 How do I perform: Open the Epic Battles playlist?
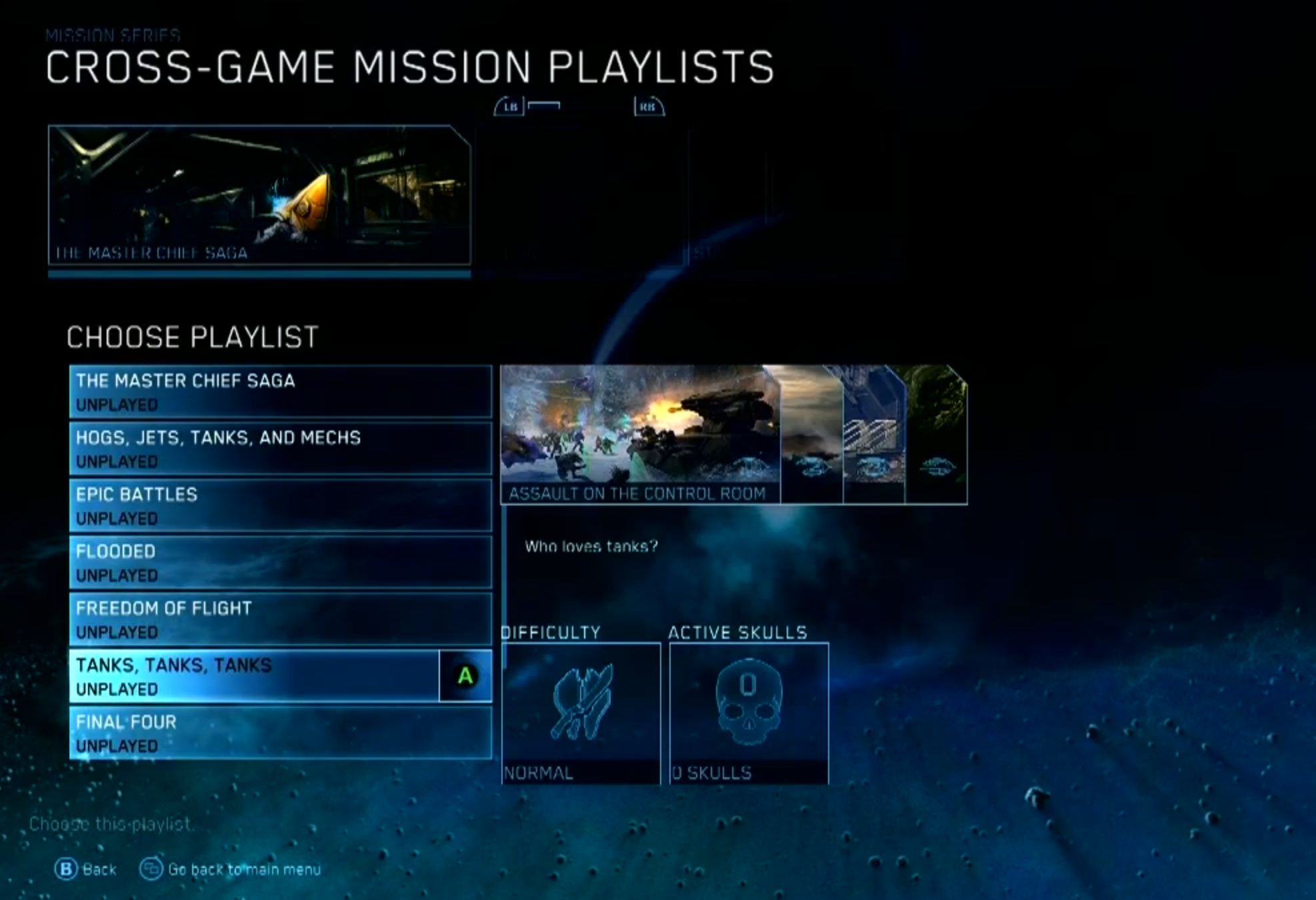pos(280,505)
